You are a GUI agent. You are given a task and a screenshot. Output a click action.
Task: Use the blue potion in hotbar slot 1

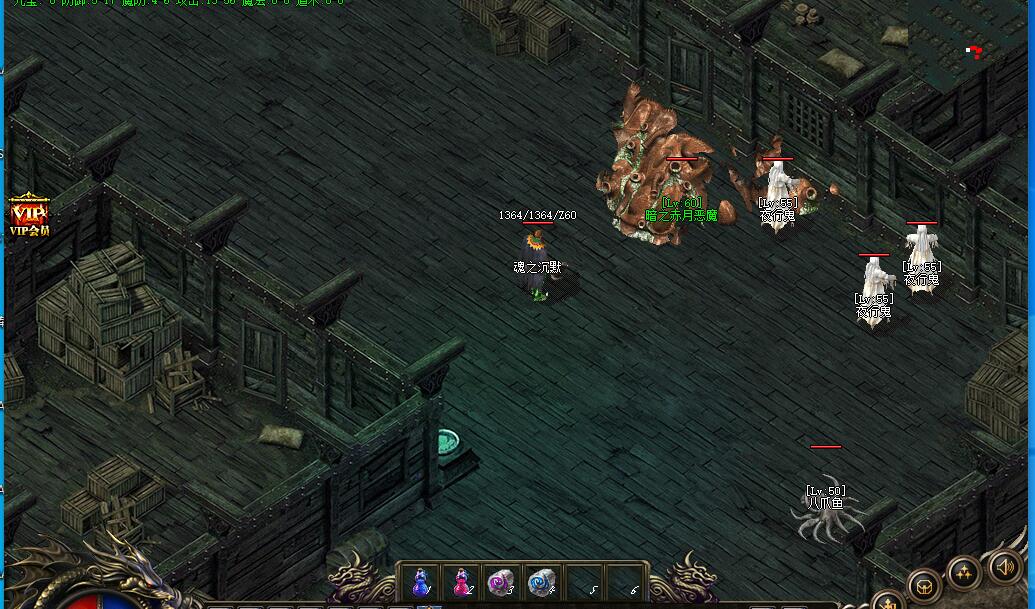(422, 581)
